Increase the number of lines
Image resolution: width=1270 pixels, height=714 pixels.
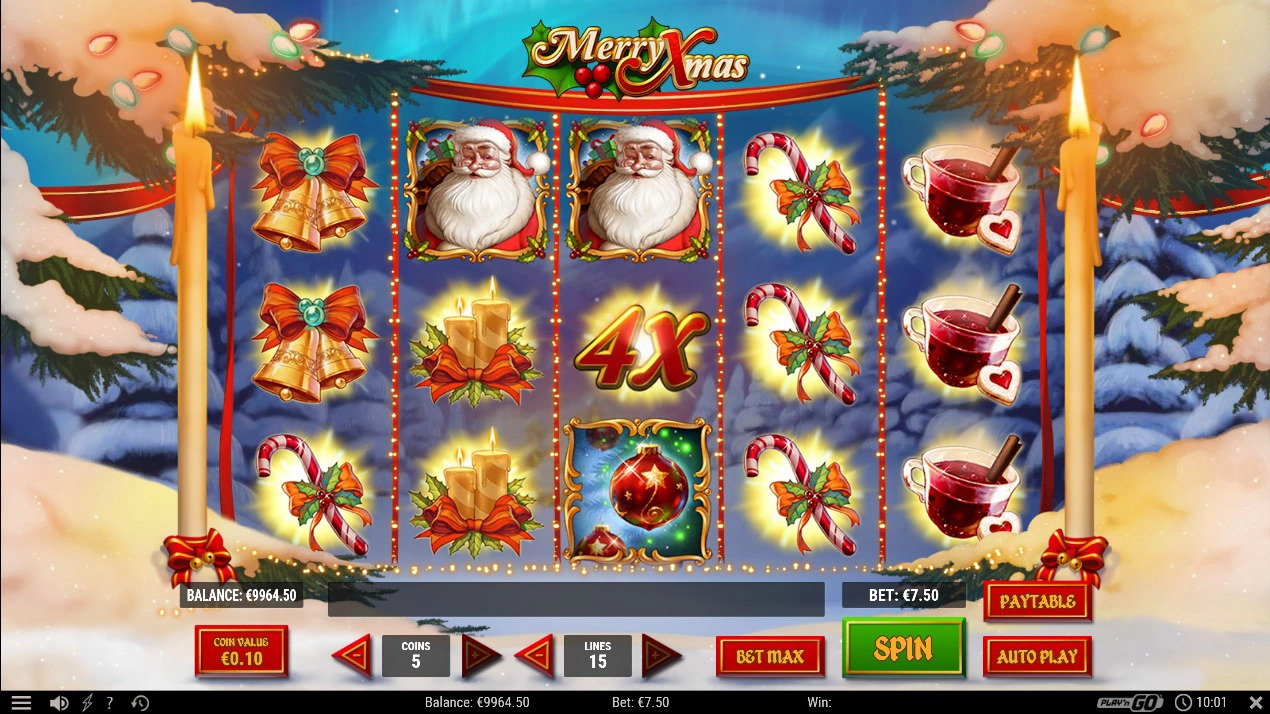tap(661, 656)
